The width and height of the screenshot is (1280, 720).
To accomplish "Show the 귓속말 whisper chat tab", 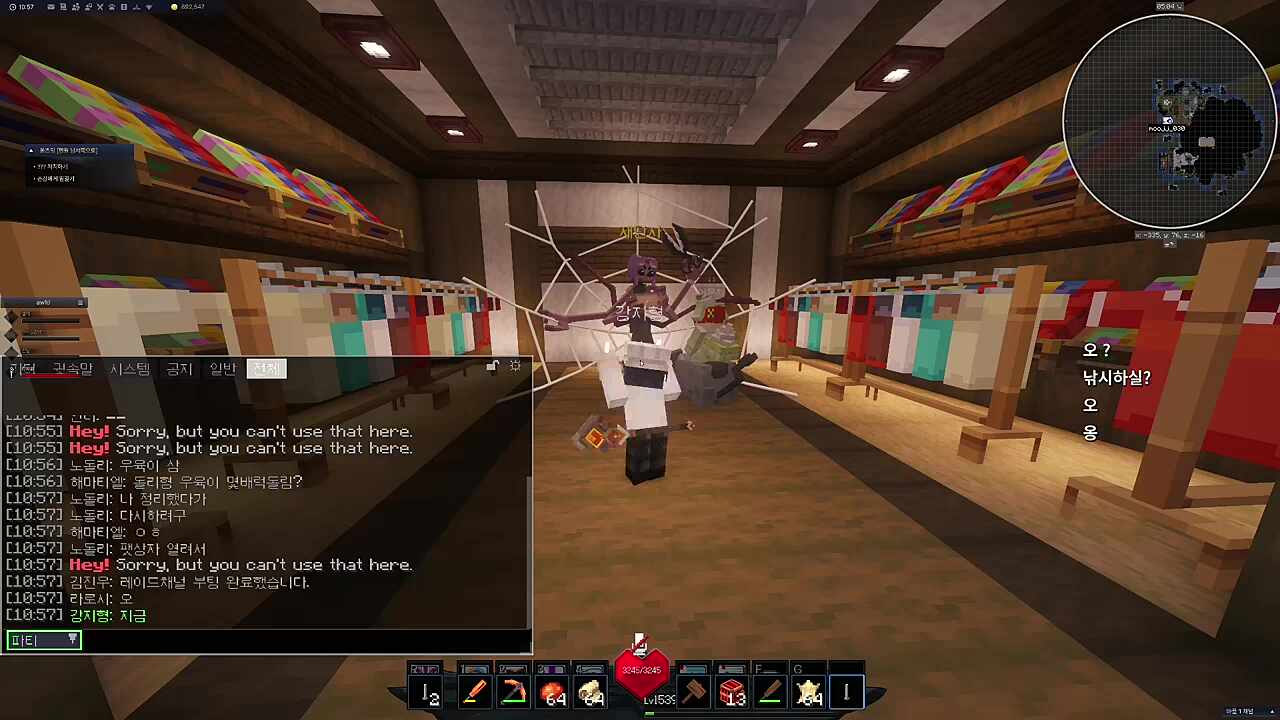I will 72,369.
